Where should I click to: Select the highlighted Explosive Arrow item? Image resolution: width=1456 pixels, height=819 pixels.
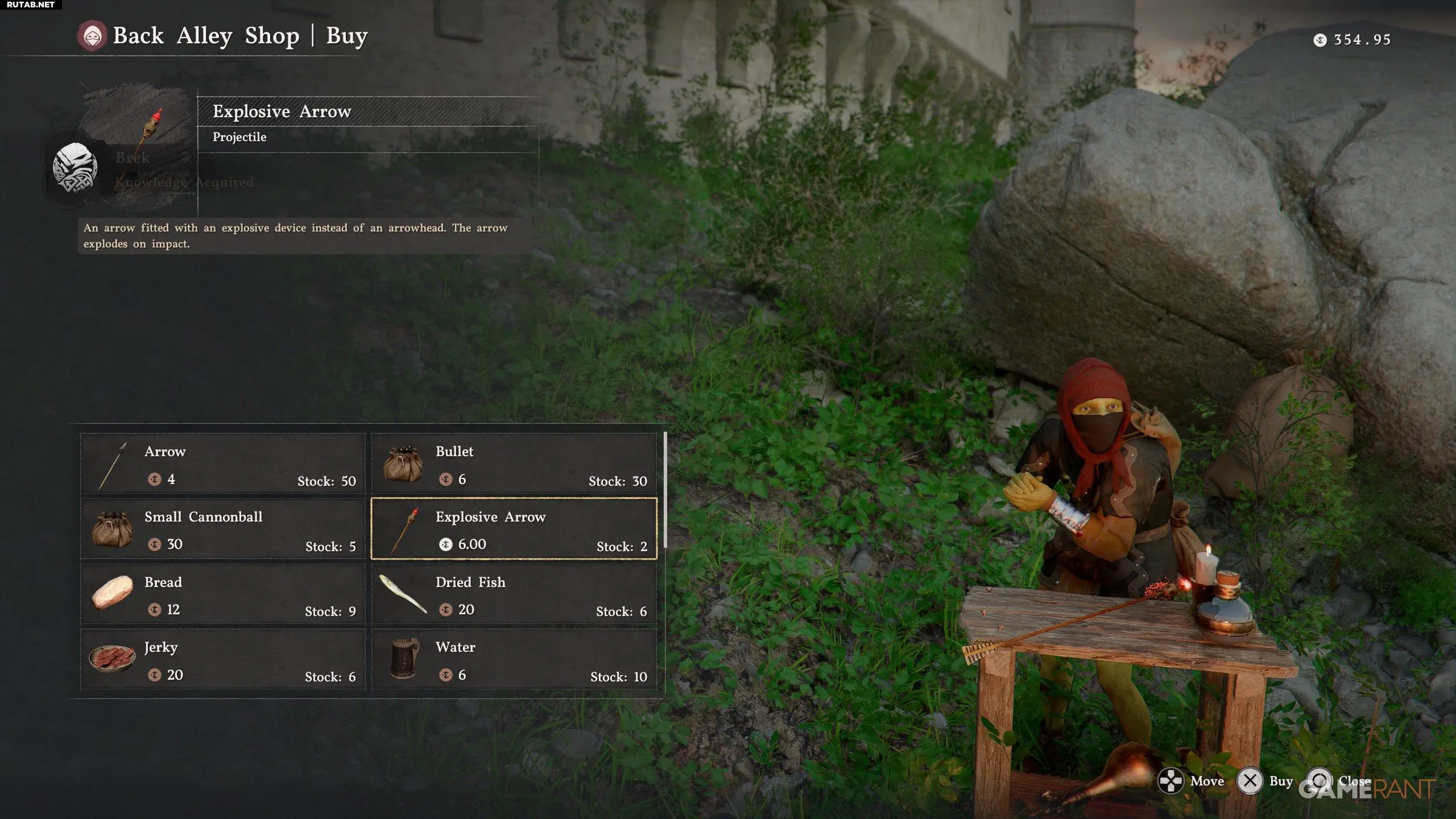[x=514, y=530]
